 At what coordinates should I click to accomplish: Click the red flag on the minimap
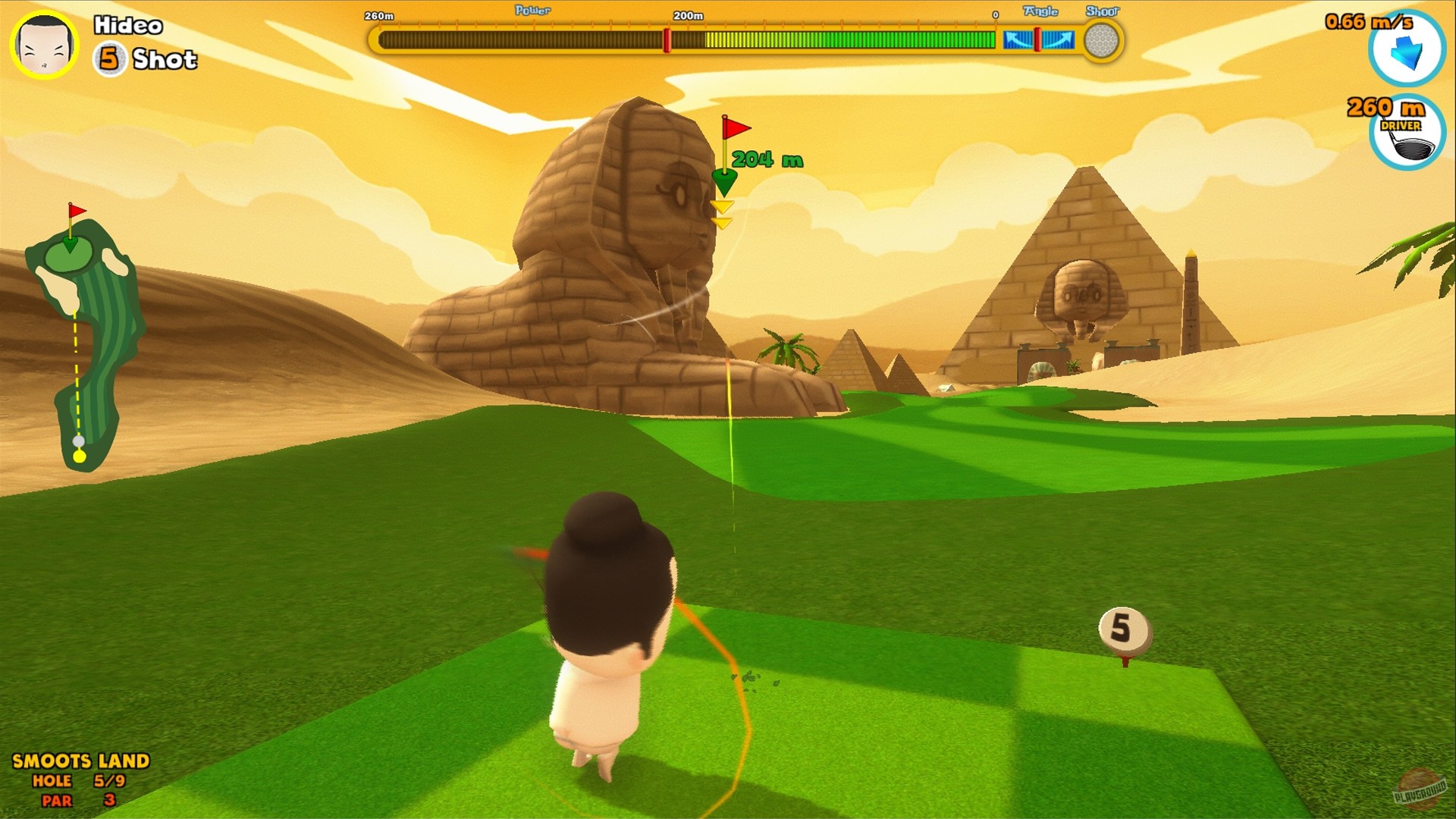point(74,209)
